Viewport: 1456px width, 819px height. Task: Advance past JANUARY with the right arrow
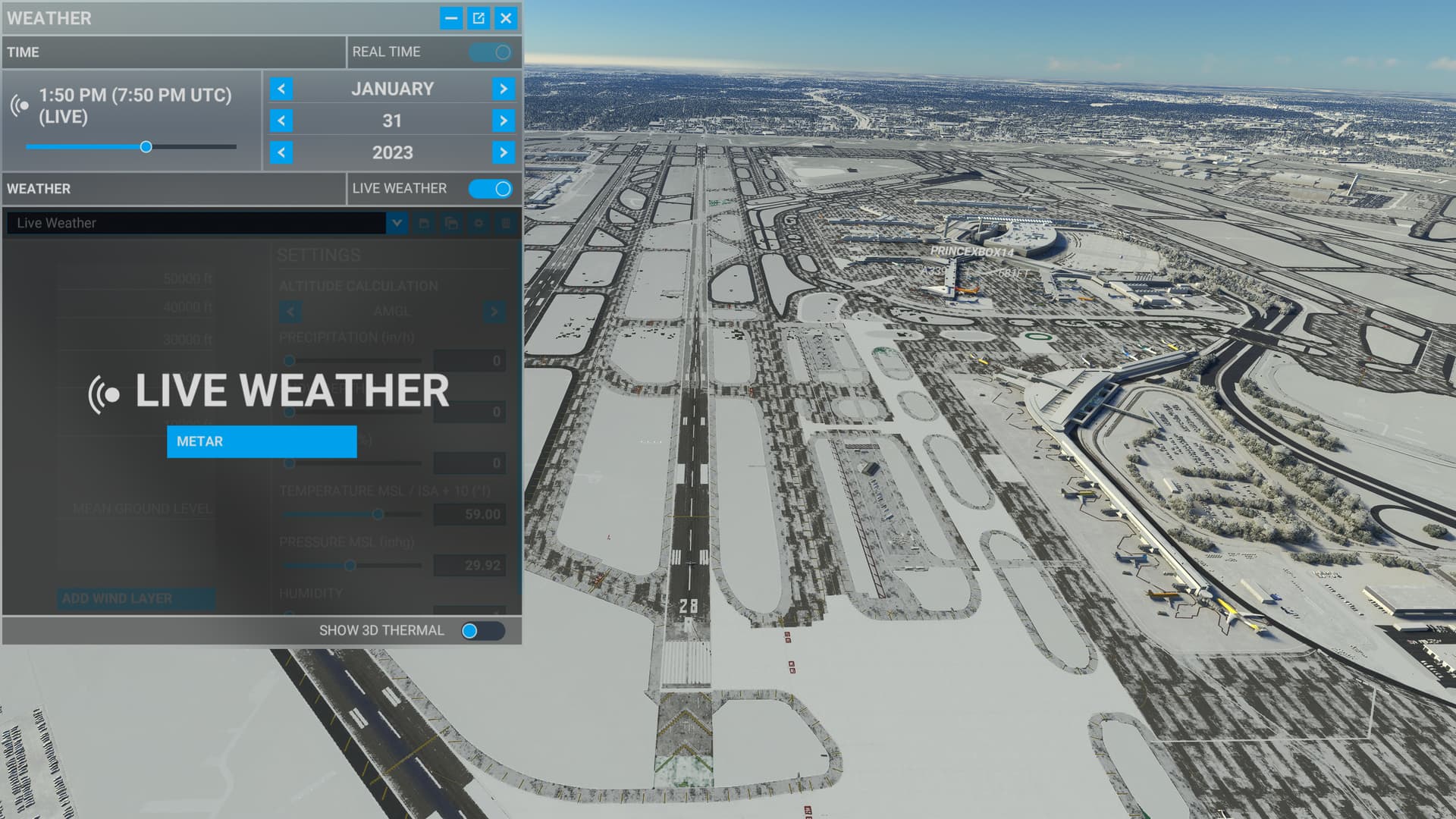504,89
